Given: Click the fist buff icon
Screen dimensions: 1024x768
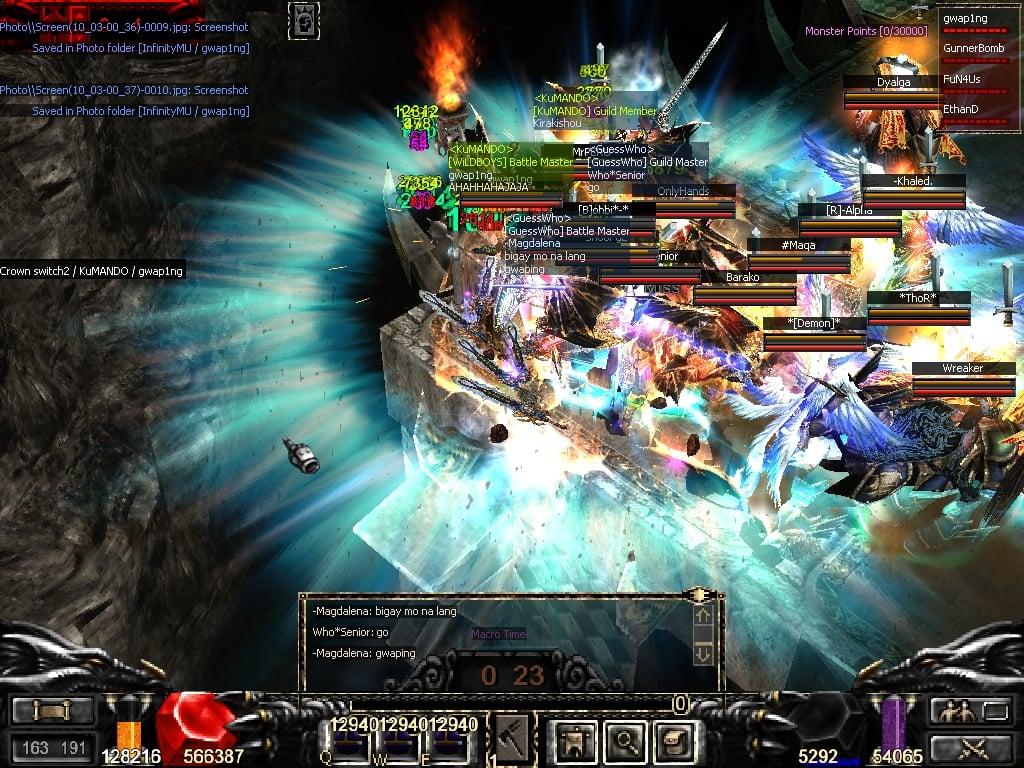Looking at the screenshot, I should (303, 20).
